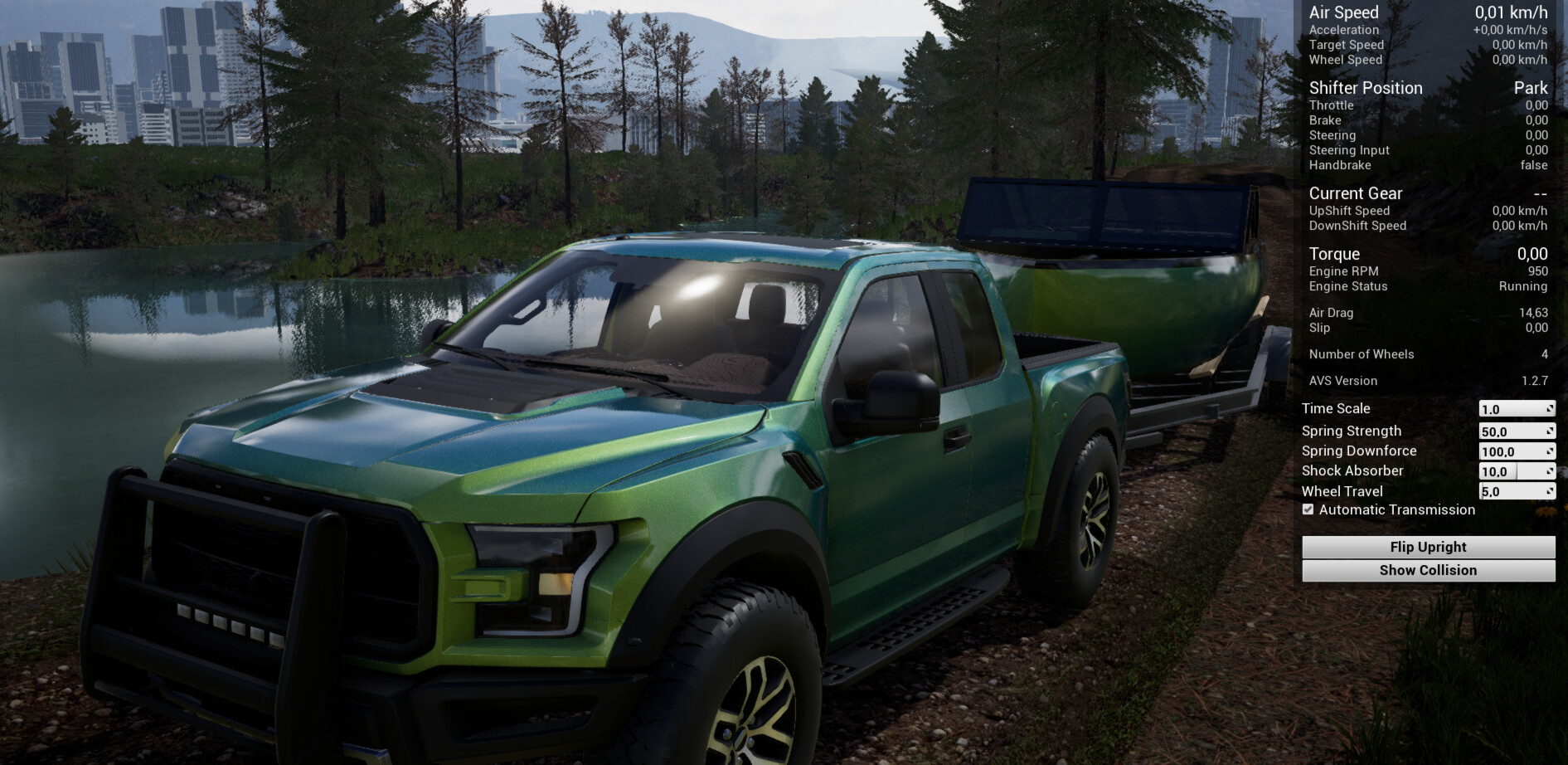Click the Air Speed readout heading
The width and height of the screenshot is (1568, 765).
1342,12
